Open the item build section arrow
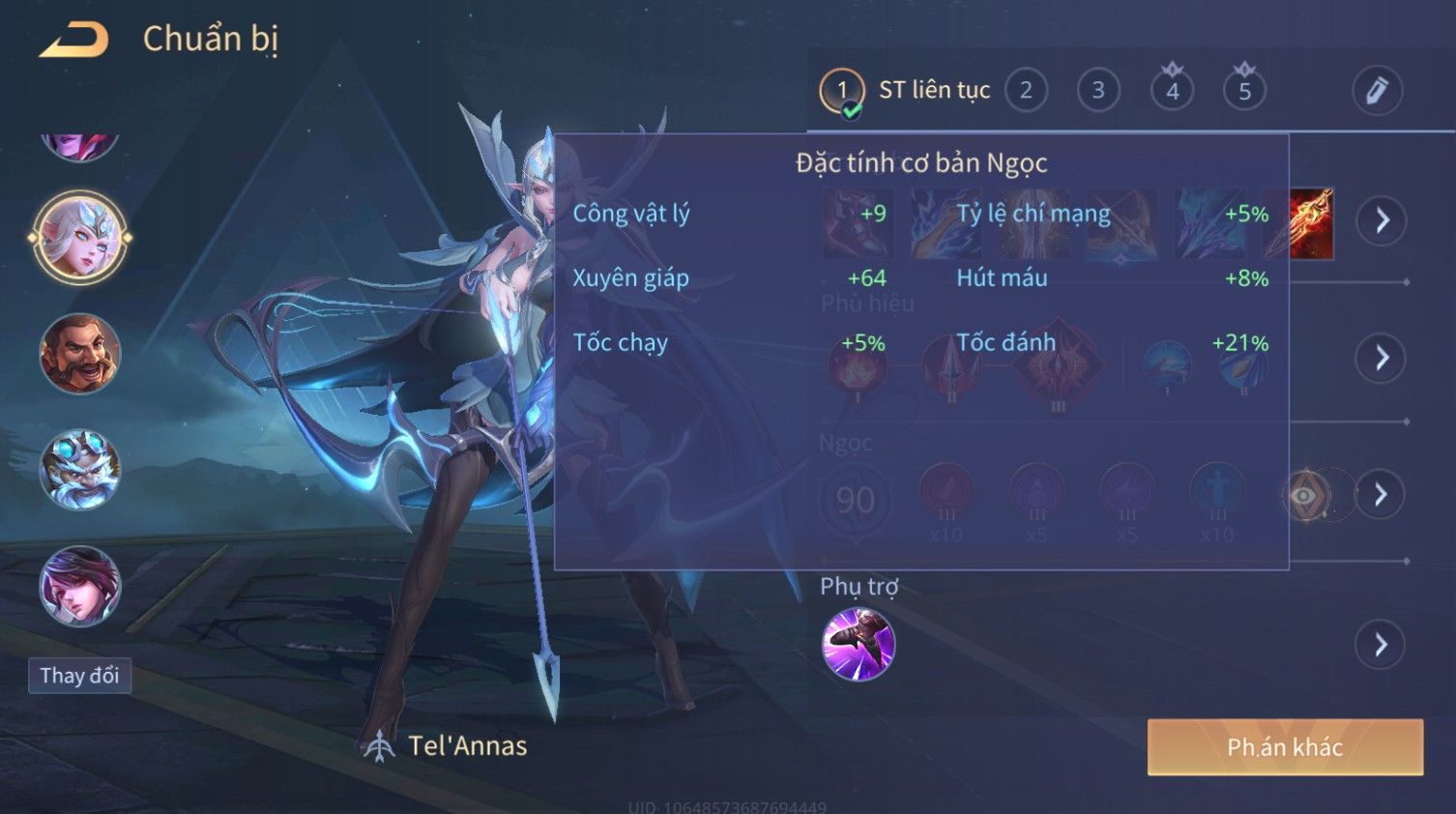 1381,220
